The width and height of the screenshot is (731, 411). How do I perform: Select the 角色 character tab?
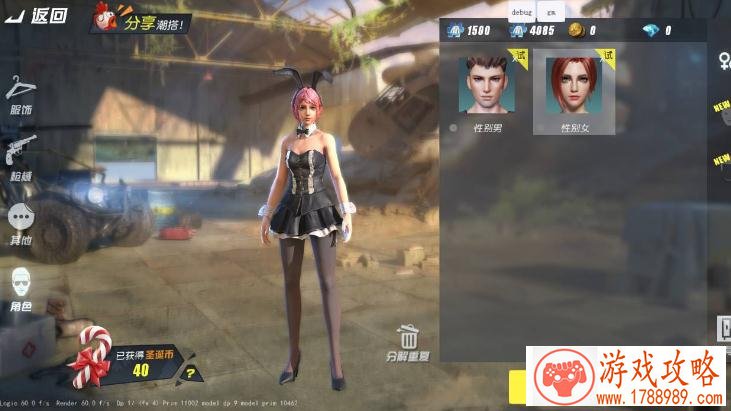tap(20, 290)
